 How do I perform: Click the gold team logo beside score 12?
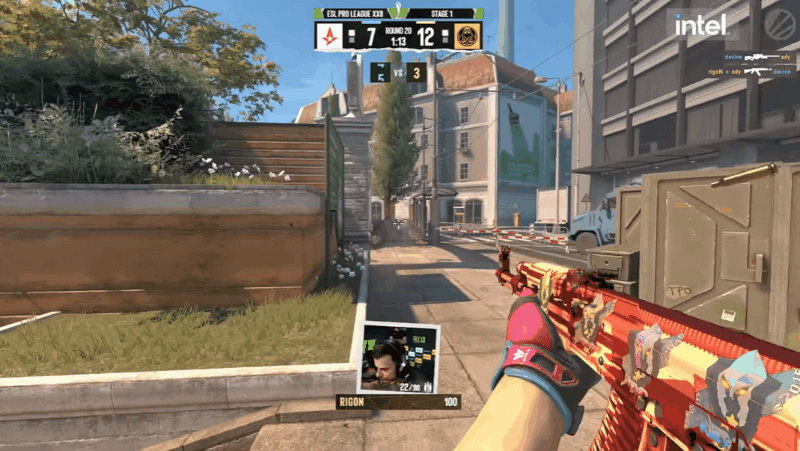(468, 37)
